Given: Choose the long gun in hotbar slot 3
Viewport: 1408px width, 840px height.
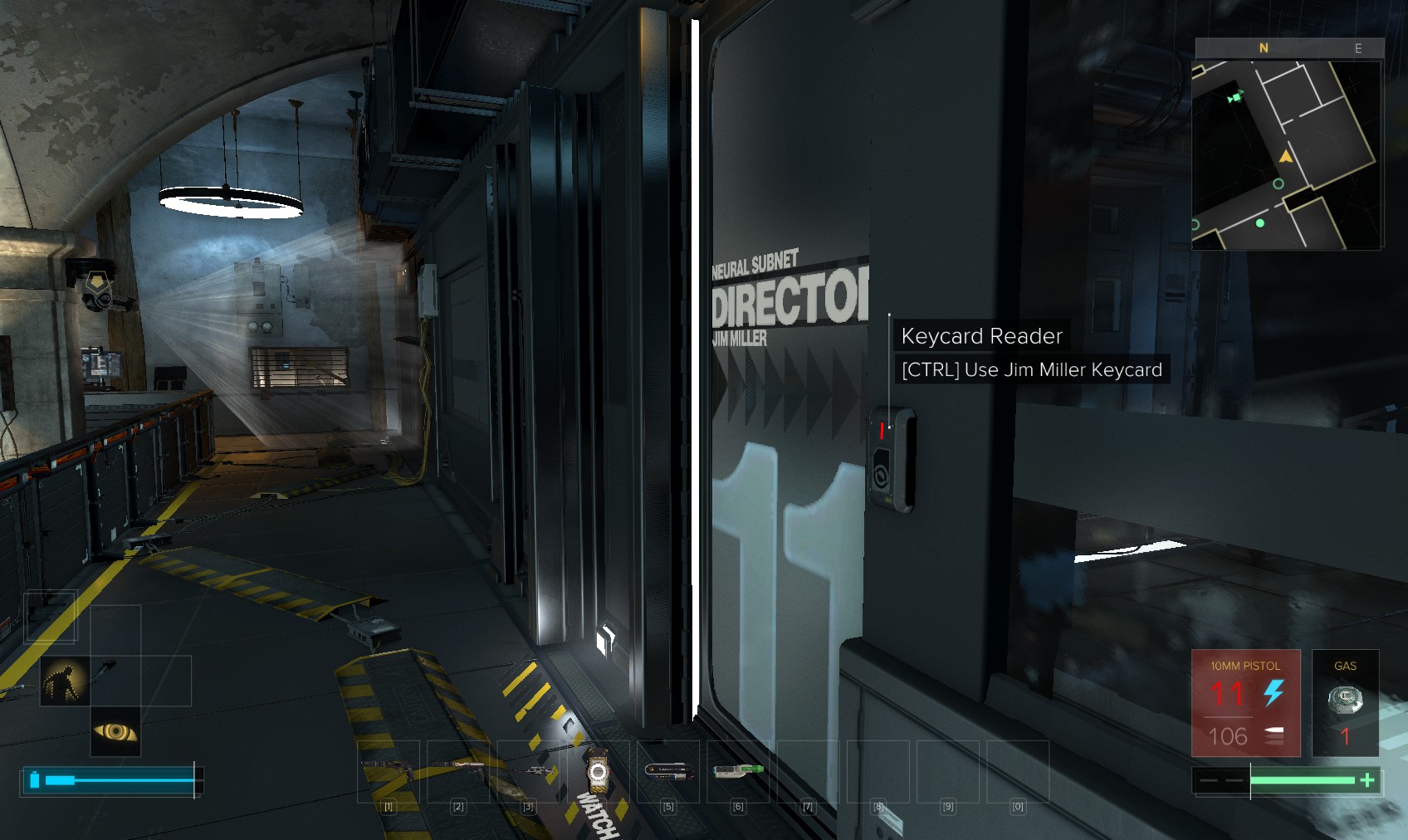Looking at the screenshot, I should tap(529, 771).
